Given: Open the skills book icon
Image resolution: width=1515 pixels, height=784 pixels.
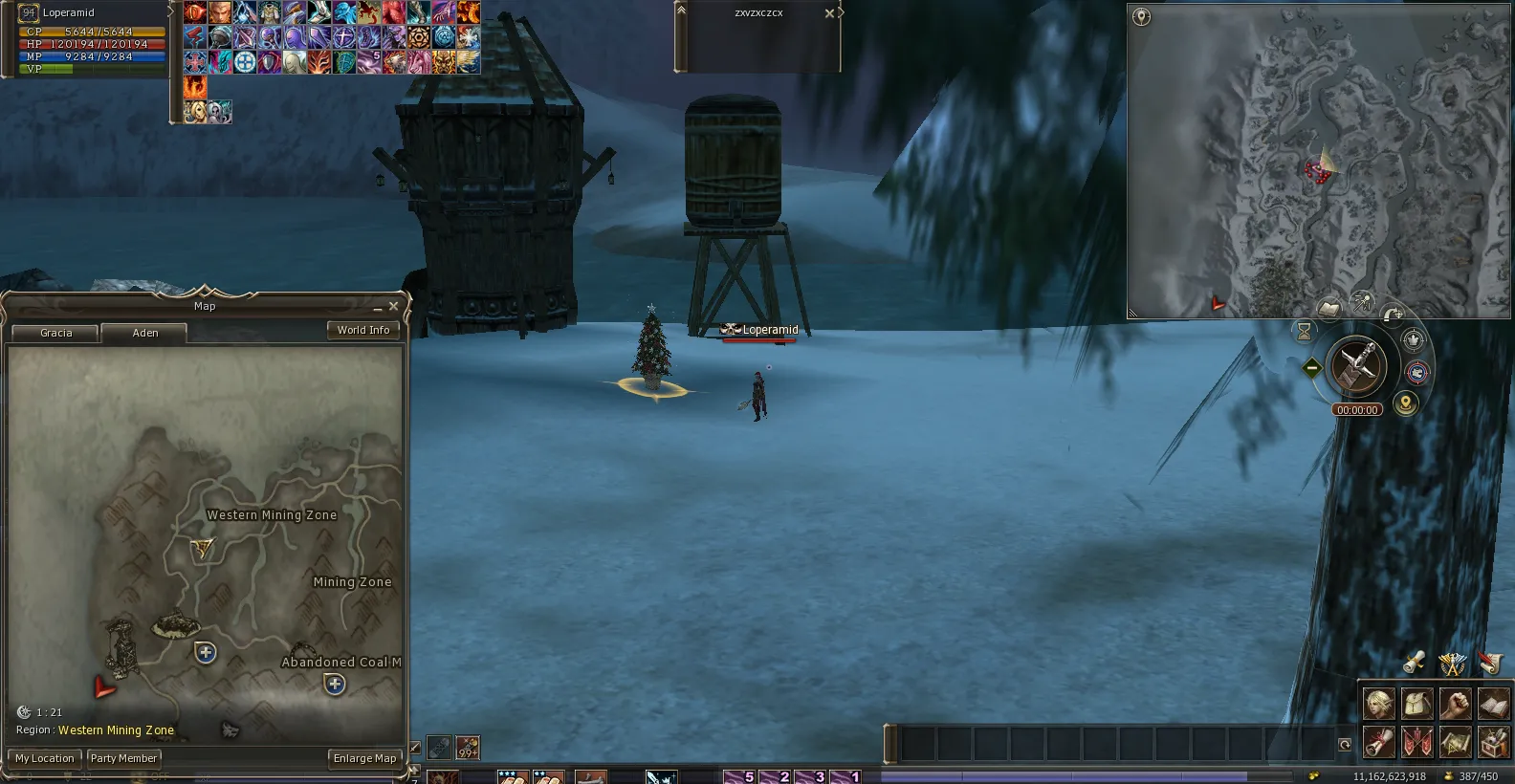Looking at the screenshot, I should (1493, 703).
